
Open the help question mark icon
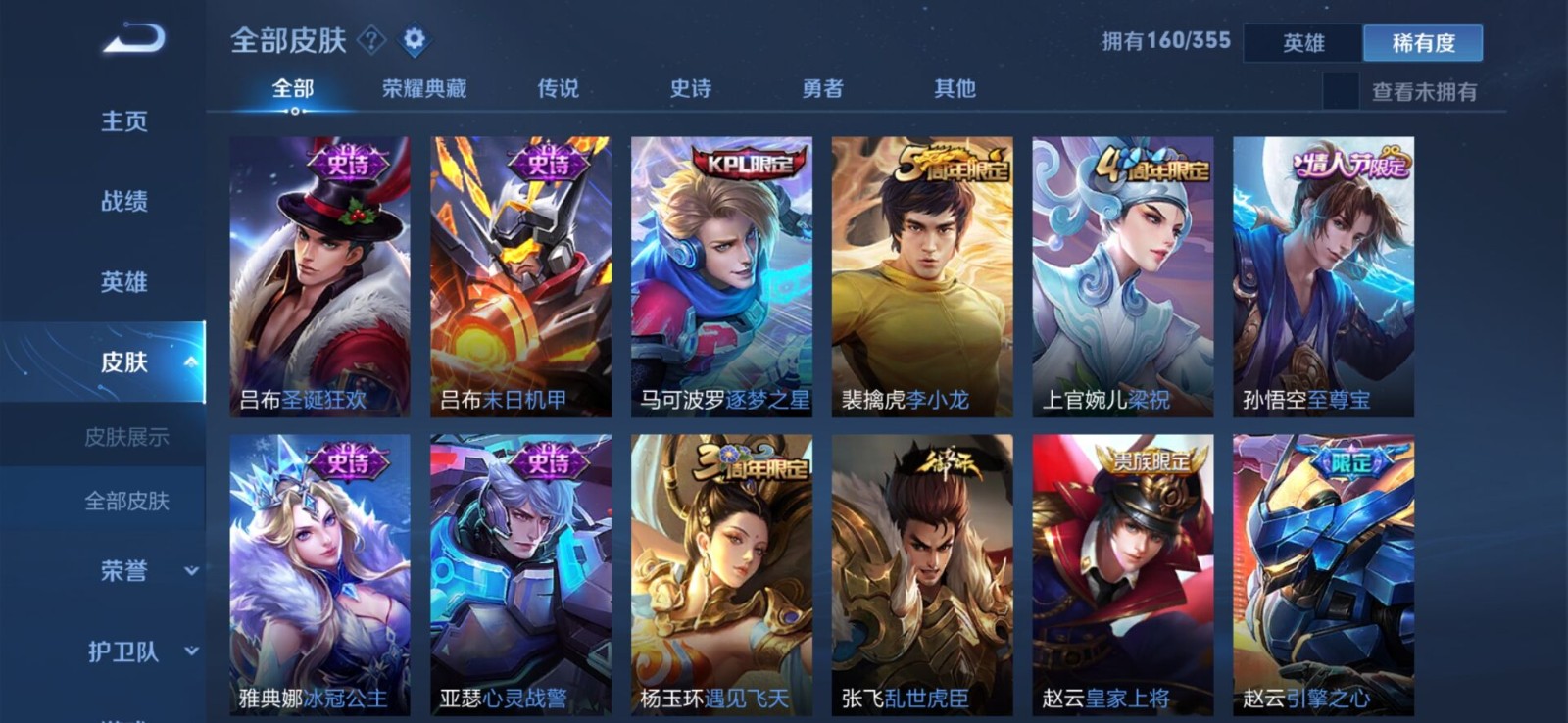[370, 40]
